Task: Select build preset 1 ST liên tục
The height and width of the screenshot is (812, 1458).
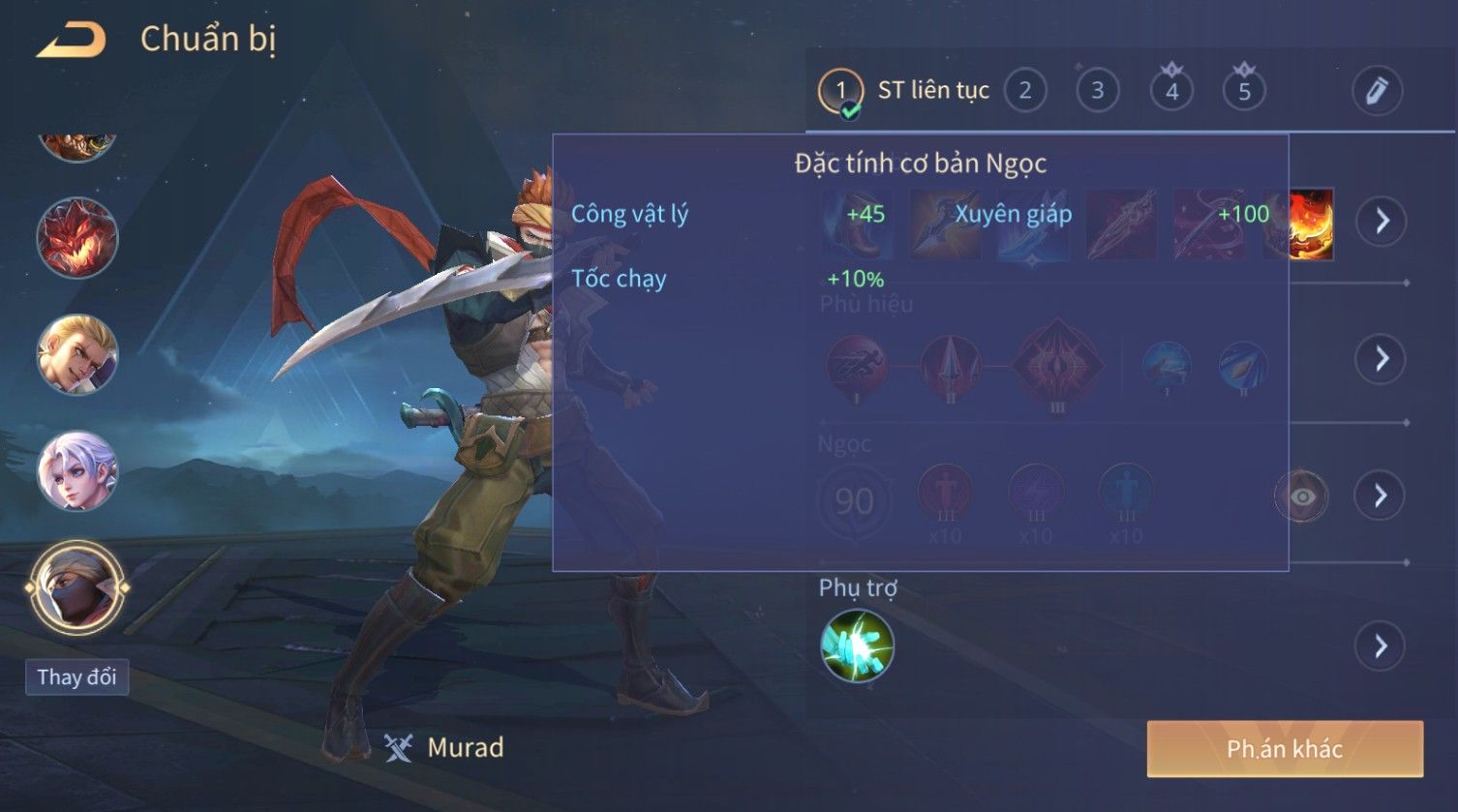Action: point(840,92)
